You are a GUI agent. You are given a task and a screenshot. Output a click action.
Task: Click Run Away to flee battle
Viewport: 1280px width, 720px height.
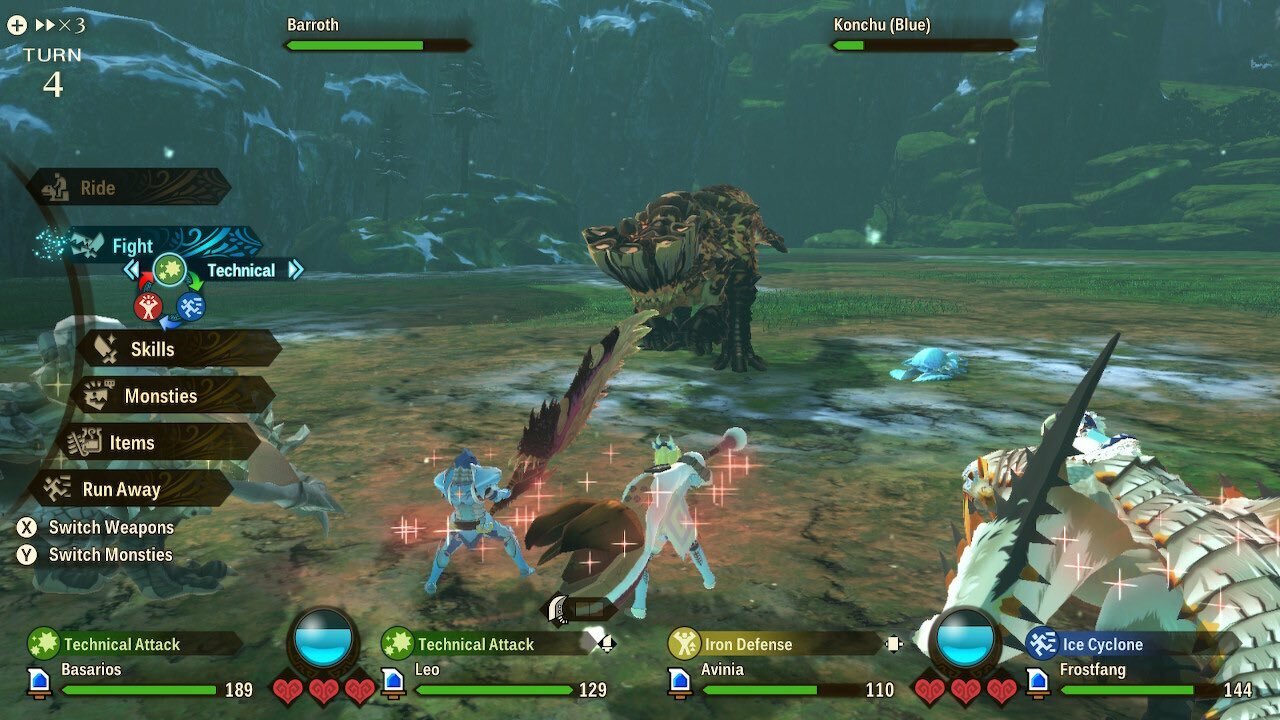click(x=122, y=490)
